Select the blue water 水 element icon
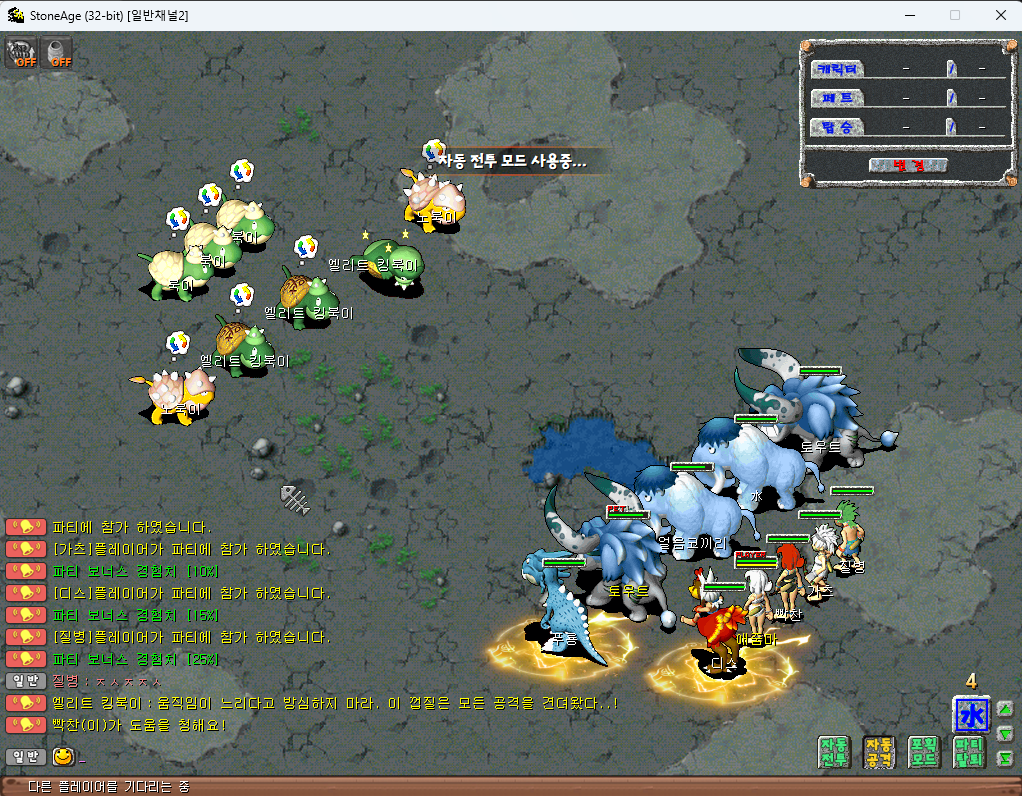Screen dimensions: 1022x796 coord(971,715)
